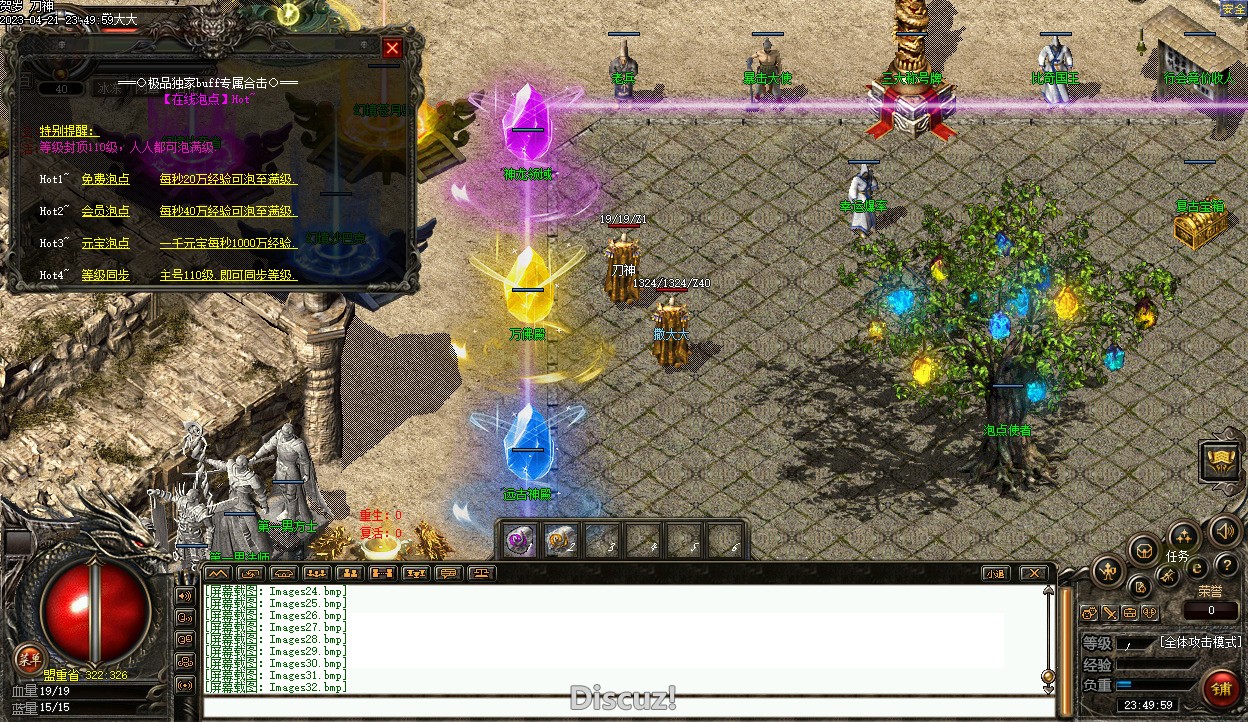This screenshot has height=722, width=1248.
Task: Open the character equipment panel (warrior figure icon)
Action: [1108, 572]
